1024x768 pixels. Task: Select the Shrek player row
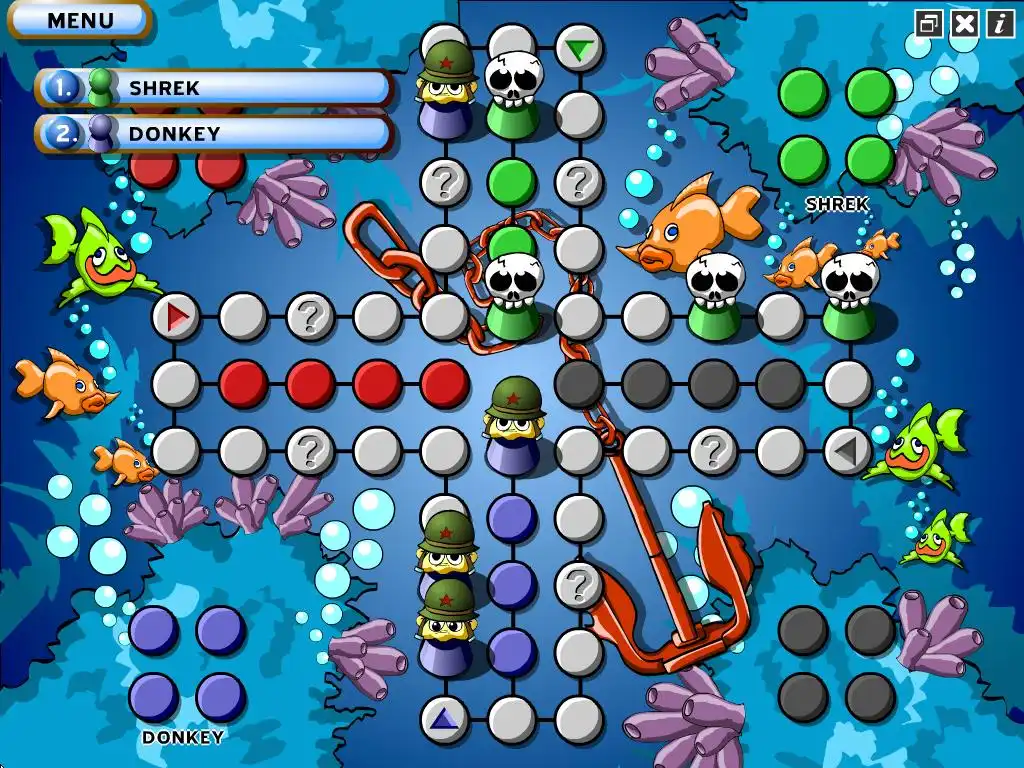(x=214, y=88)
